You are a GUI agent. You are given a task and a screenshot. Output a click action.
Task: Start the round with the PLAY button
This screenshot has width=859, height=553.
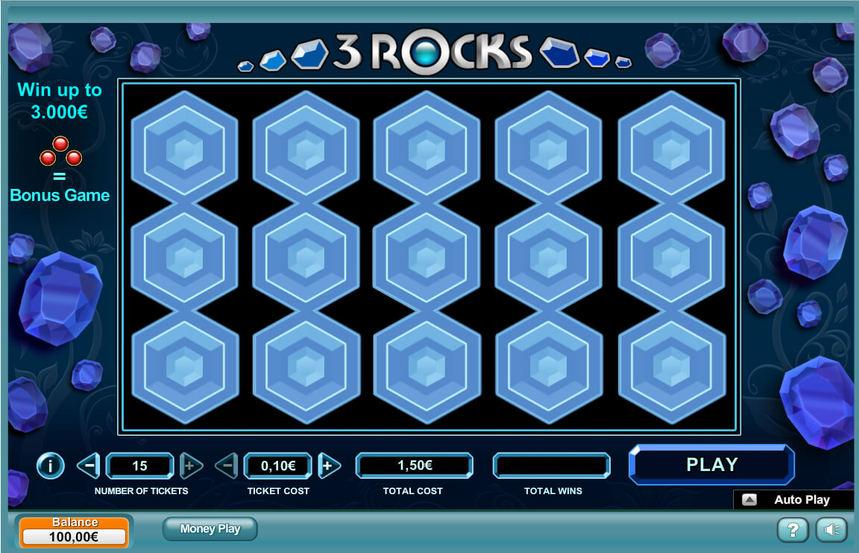[711, 465]
